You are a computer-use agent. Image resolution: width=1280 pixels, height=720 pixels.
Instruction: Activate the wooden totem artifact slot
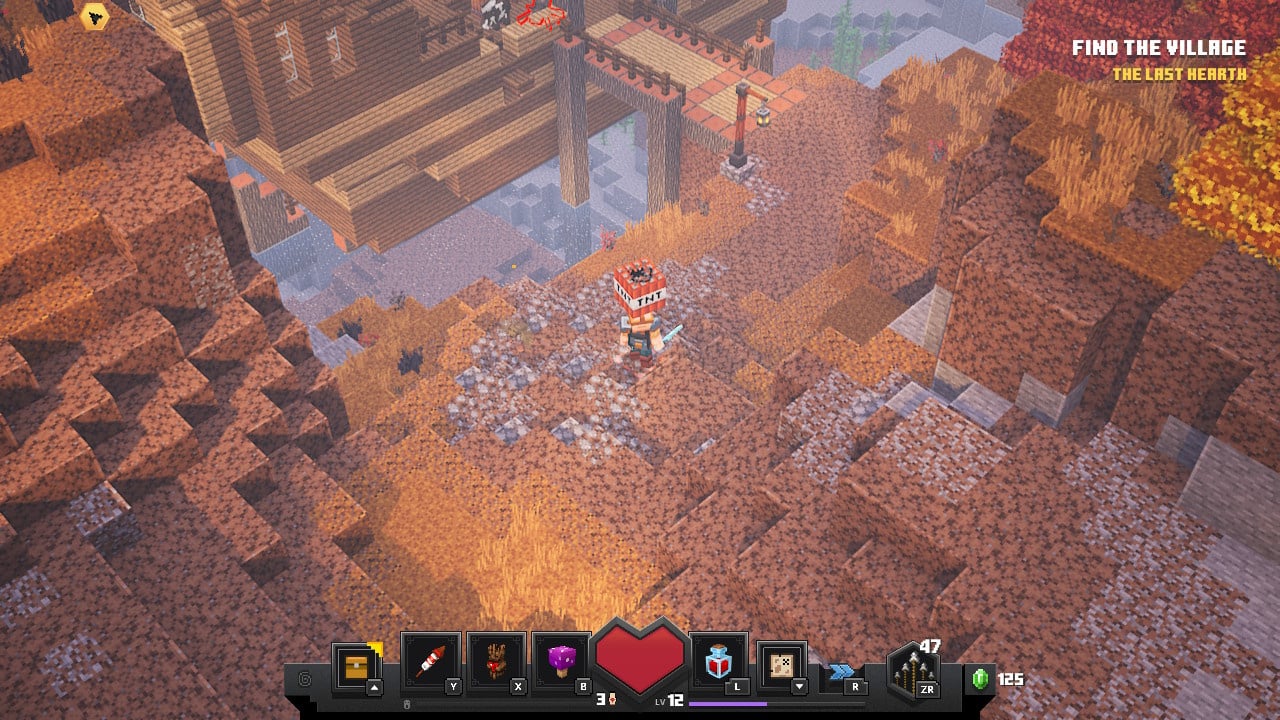pyautogui.click(x=496, y=662)
